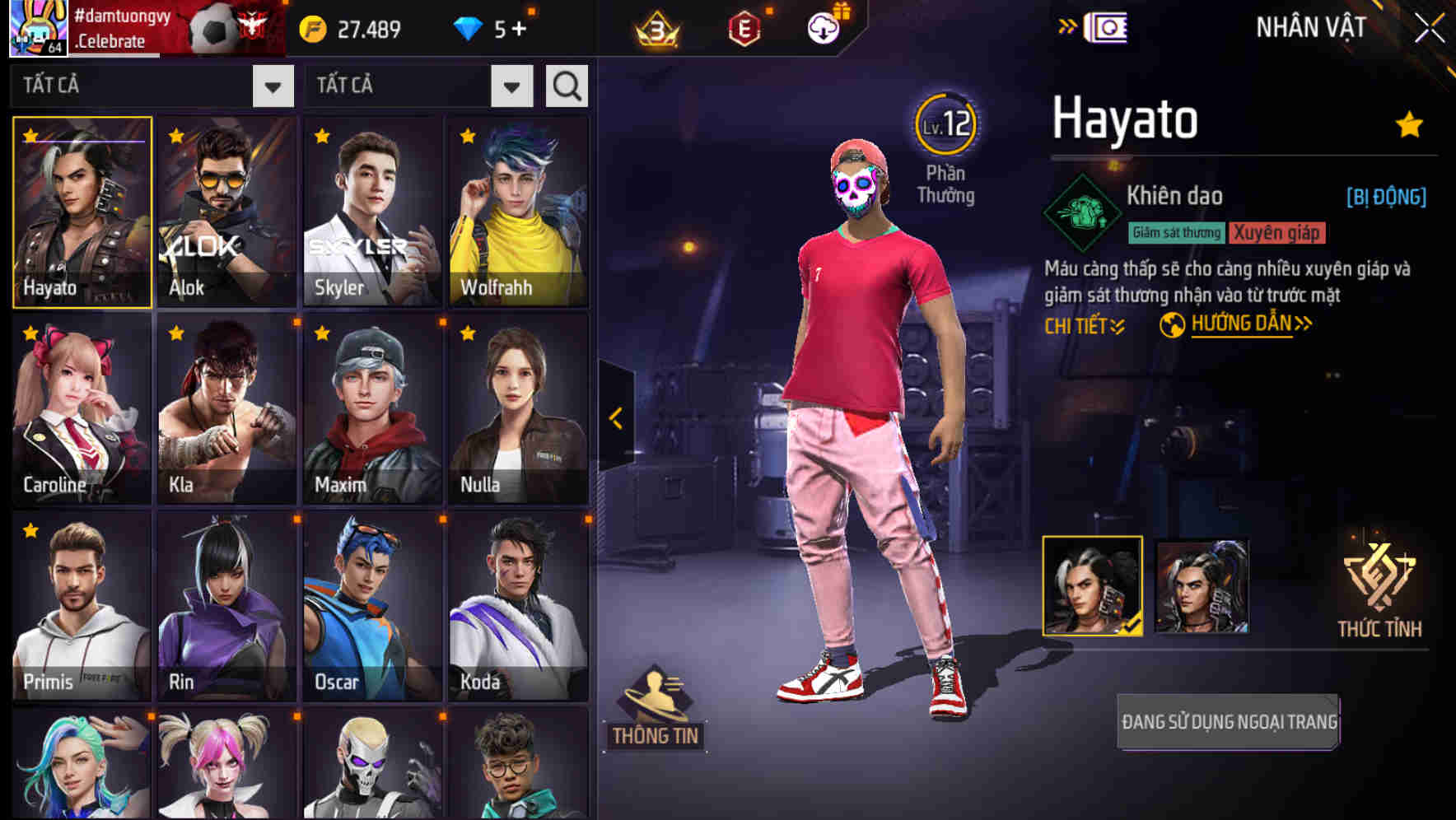The height and width of the screenshot is (820, 1456).
Task: Select the checkmarked default Hayato appearance
Action: coord(1093,586)
